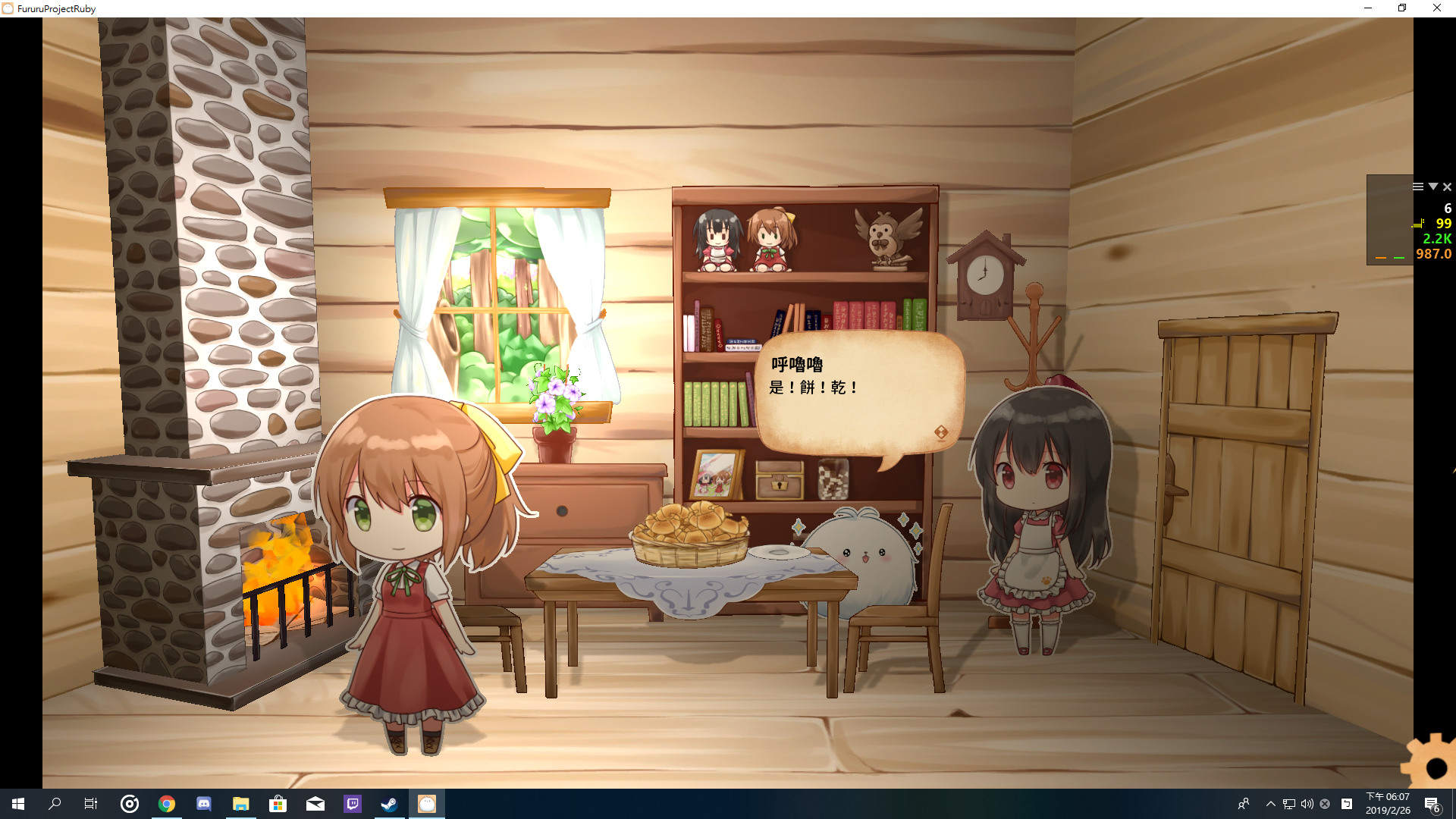Screen dimensions: 1456x819
Task: Open Action Center with 6 notifications
Action: [x=1432, y=805]
